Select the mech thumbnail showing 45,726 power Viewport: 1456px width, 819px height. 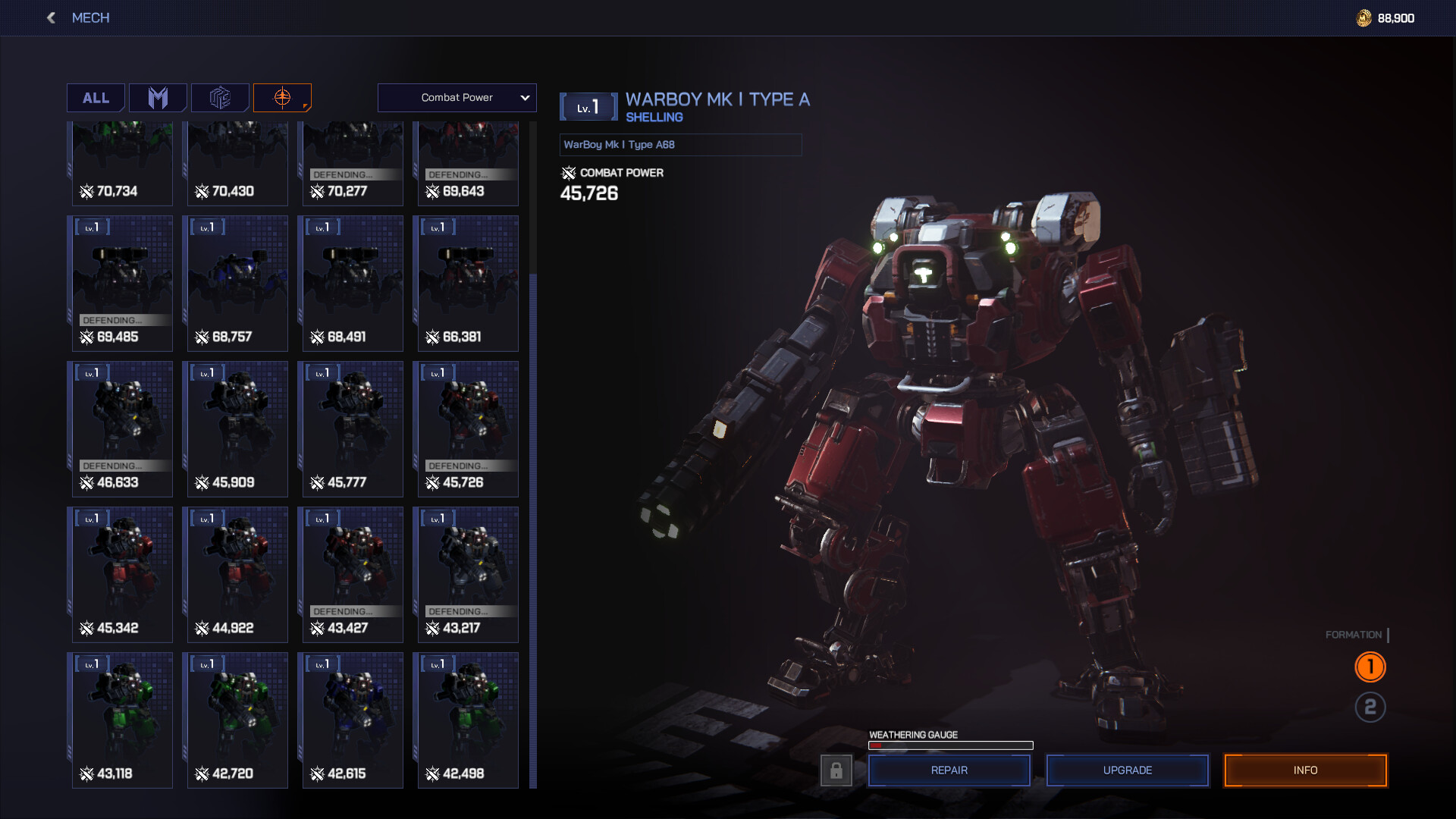(467, 428)
